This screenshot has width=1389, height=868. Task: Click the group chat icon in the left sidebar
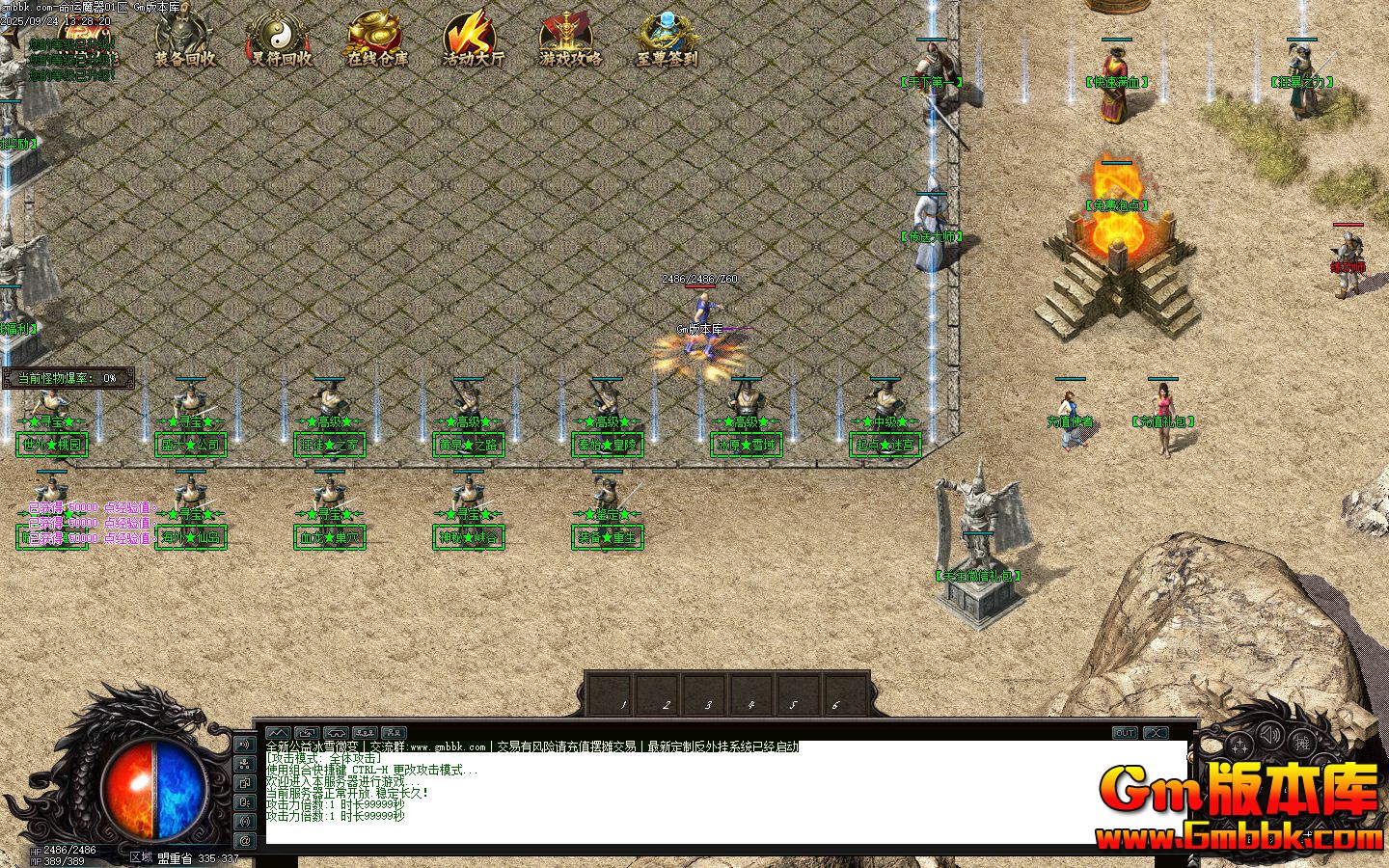tap(245, 765)
